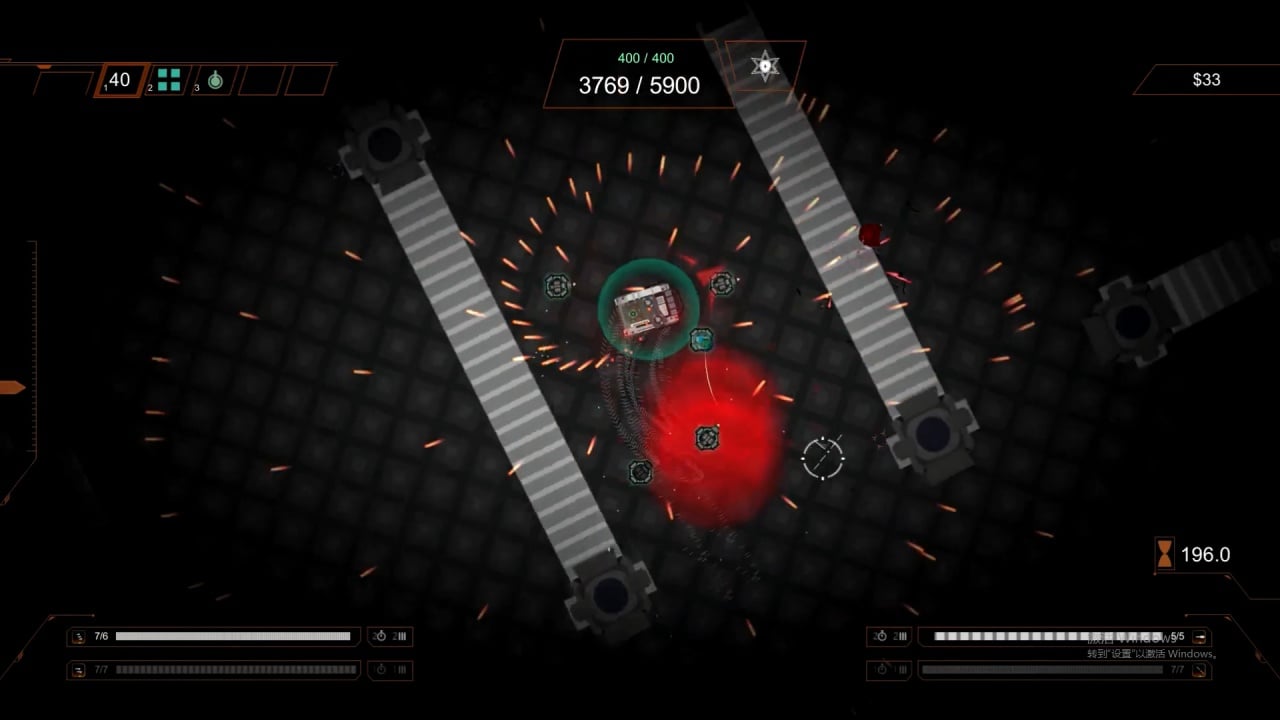Select the four teal squares item slot
Image resolution: width=1280 pixels, height=720 pixels.
[x=168, y=80]
